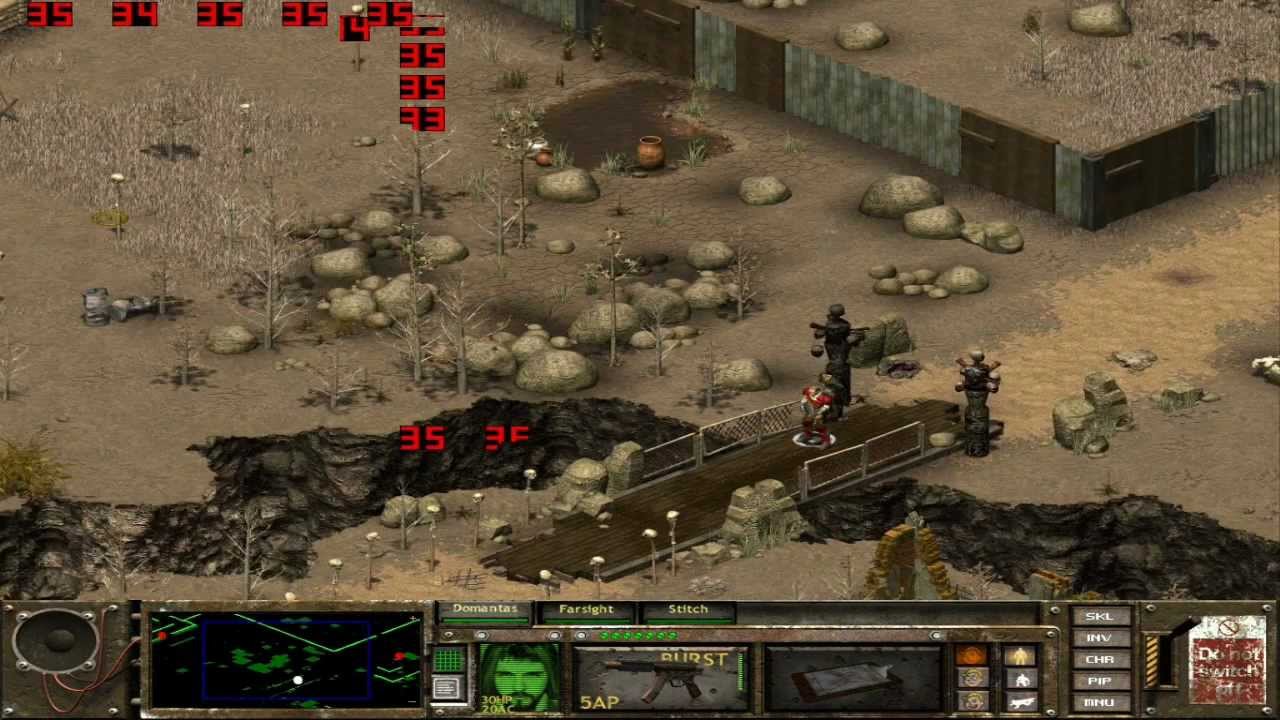The image size is (1280, 720).
Task: Switch to the Farsight squad member tab
Action: click(587, 608)
